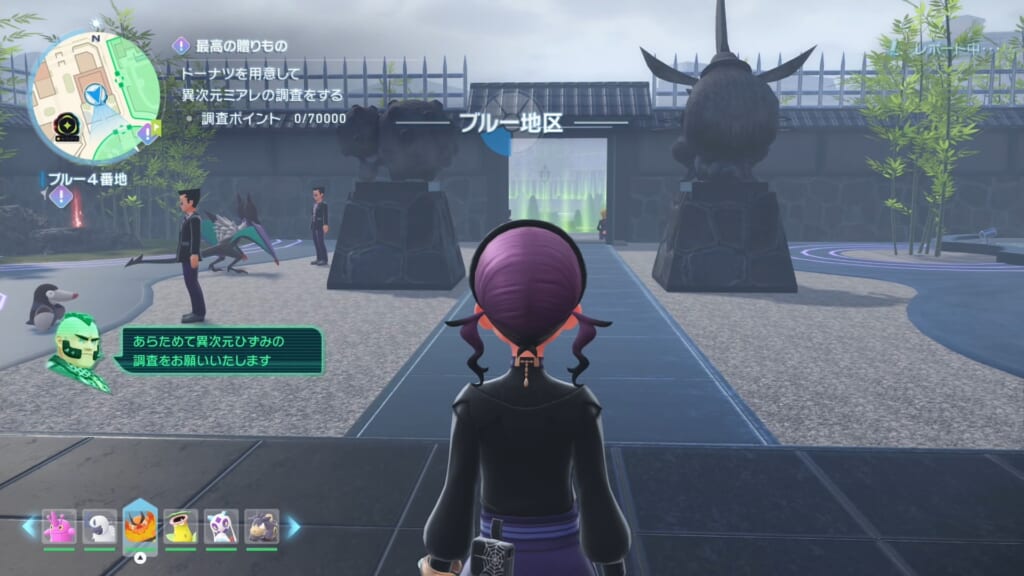This screenshot has width=1024, height=576.
Task: Select the dark gray Pokémon party slot
Action: 262,526
